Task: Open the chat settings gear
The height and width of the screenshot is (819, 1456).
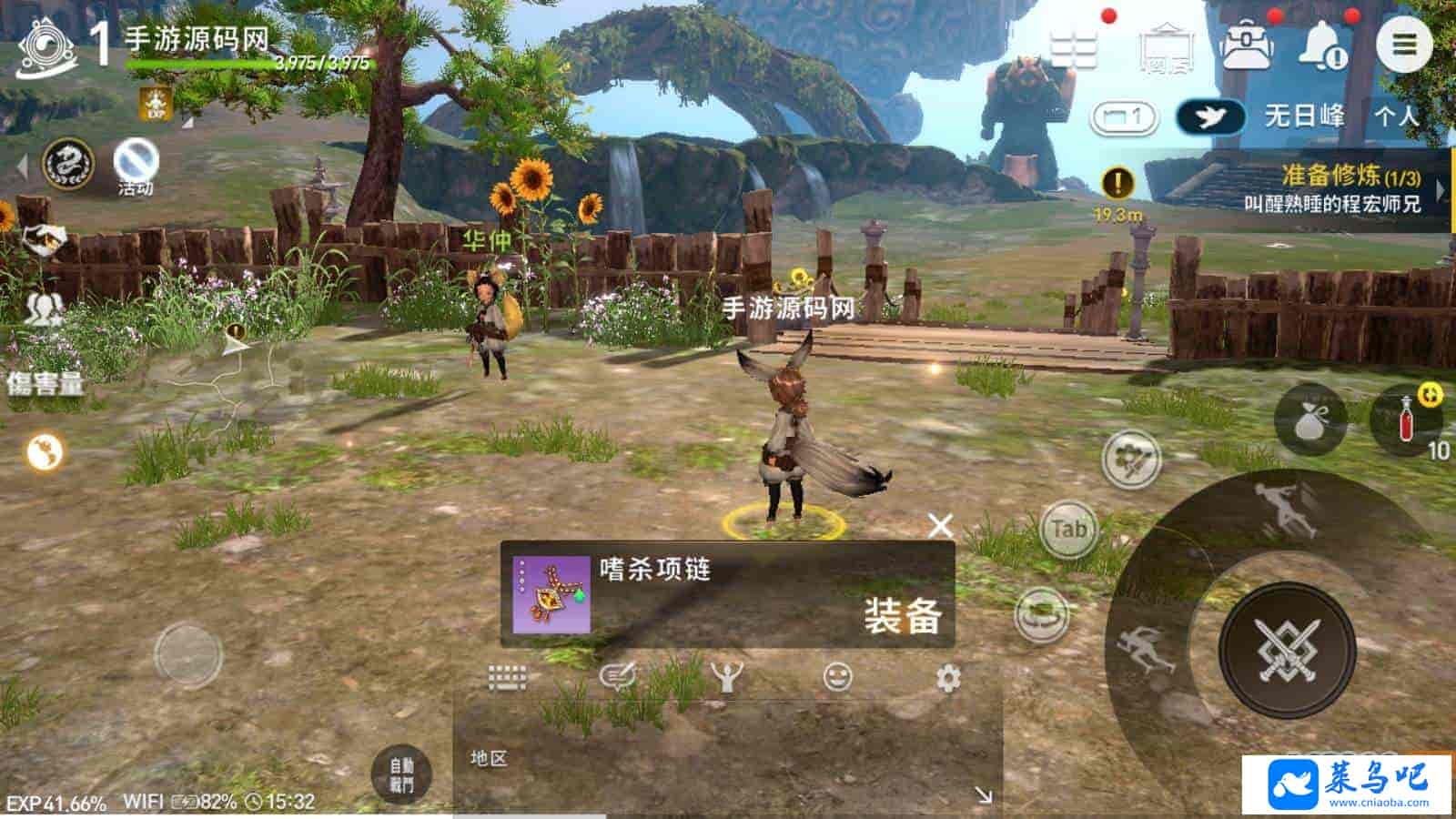Action: pos(948,678)
